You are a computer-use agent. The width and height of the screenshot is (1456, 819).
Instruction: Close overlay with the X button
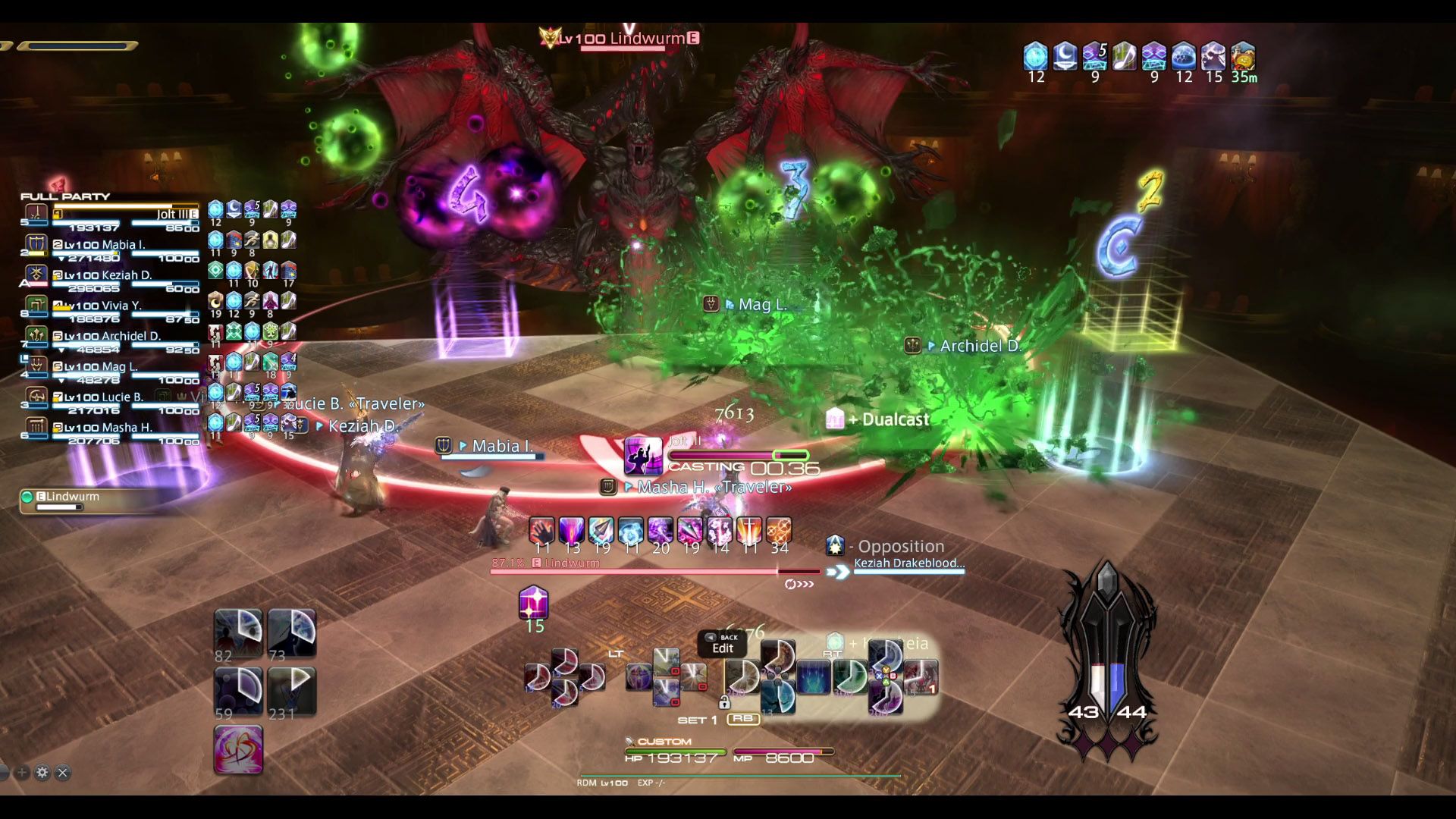coord(63,773)
